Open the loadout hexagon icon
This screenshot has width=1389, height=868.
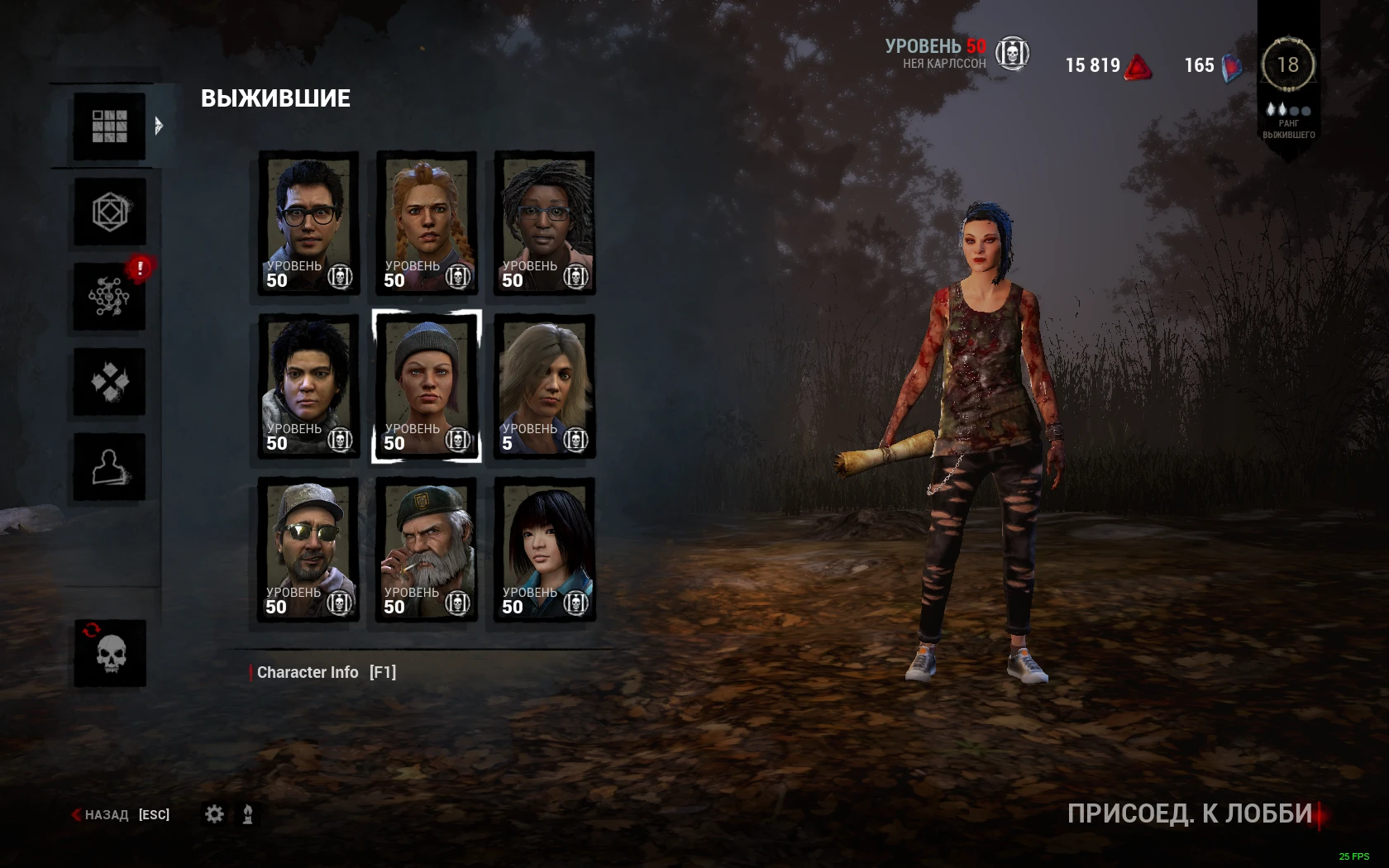(x=108, y=210)
